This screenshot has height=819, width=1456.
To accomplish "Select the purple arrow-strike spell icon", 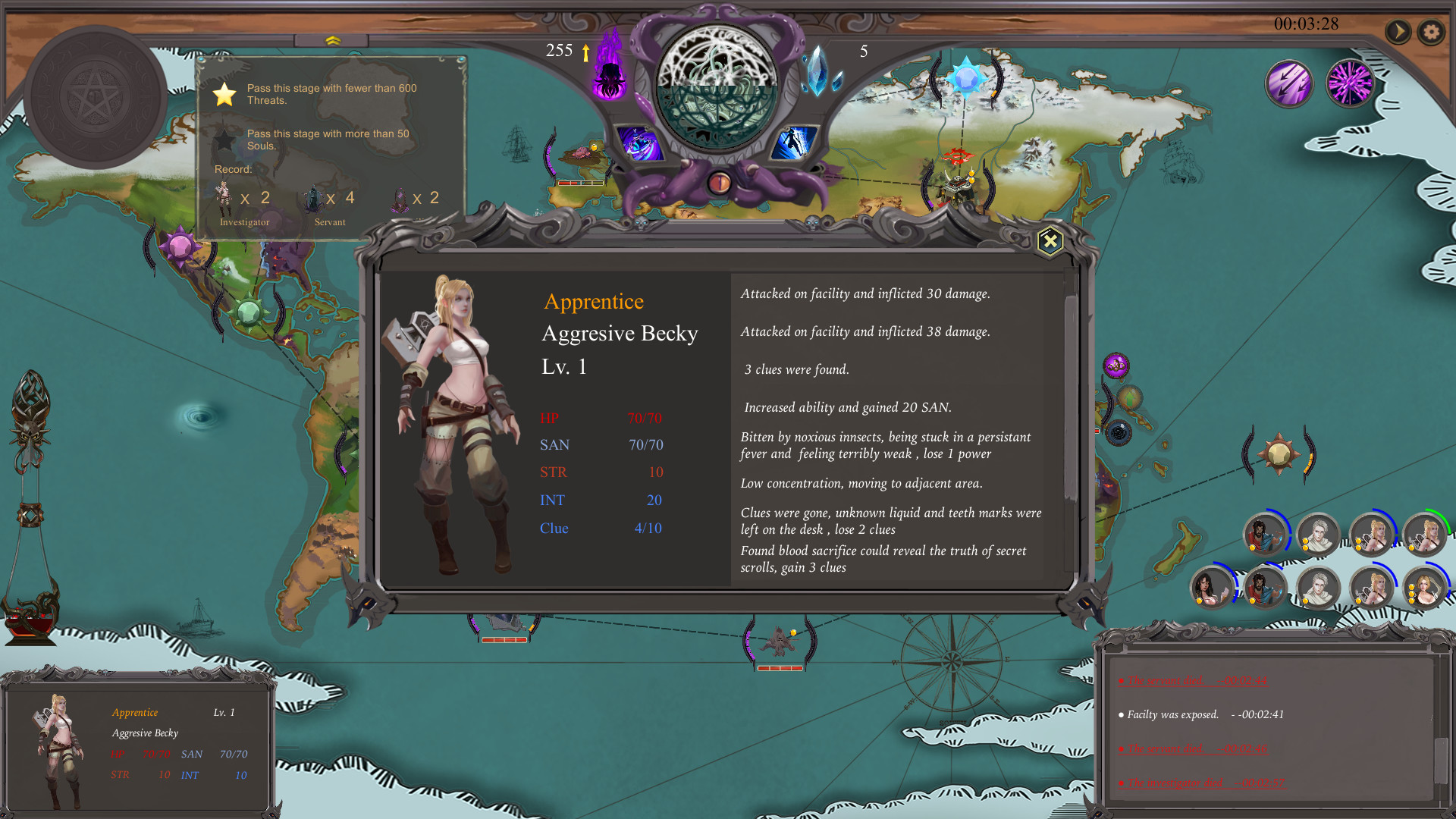I will click(x=1289, y=83).
